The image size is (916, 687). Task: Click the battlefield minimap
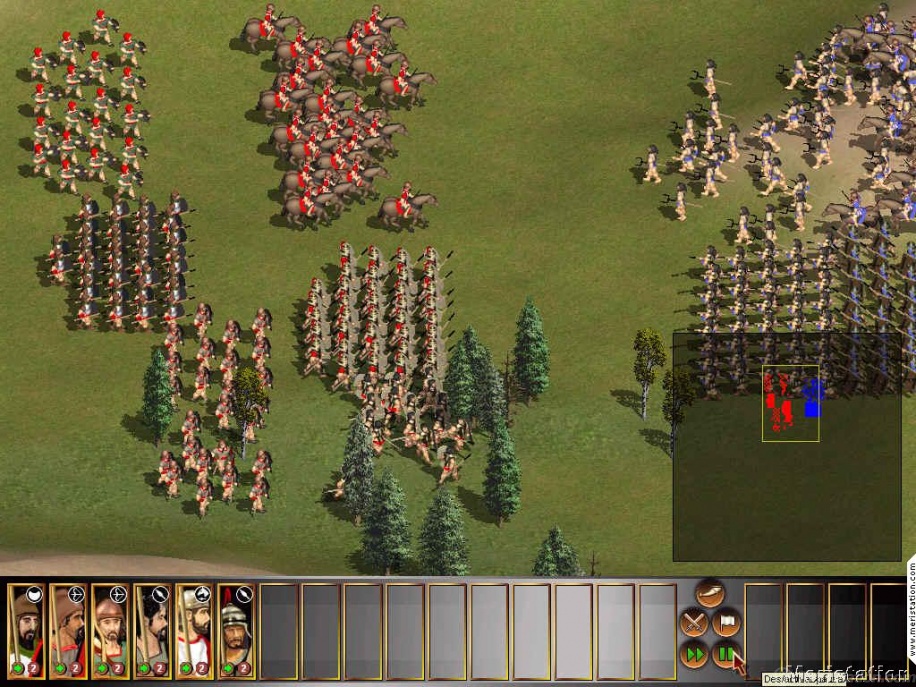(x=791, y=446)
